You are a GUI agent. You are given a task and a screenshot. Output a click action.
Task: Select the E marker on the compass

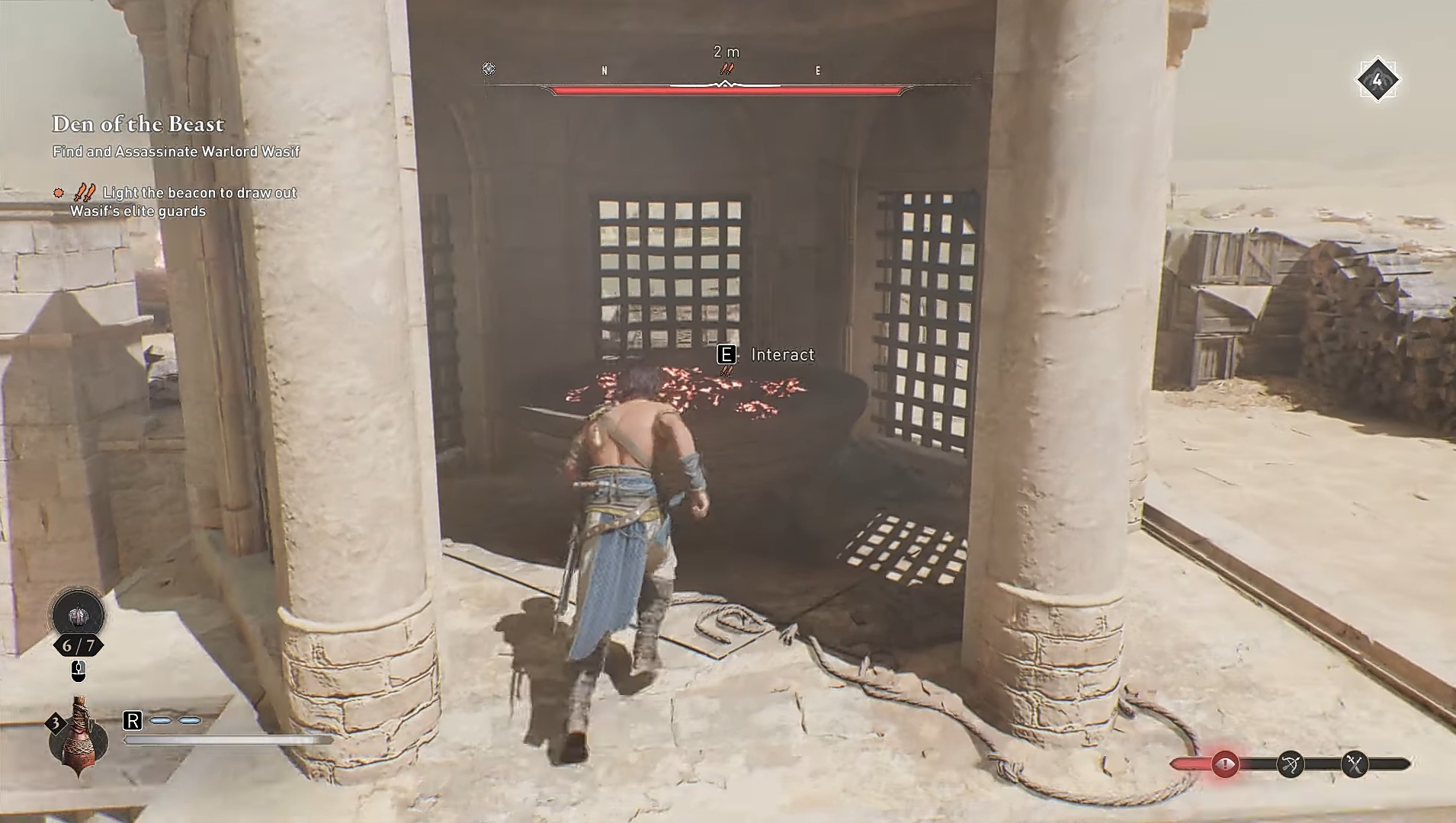(819, 70)
